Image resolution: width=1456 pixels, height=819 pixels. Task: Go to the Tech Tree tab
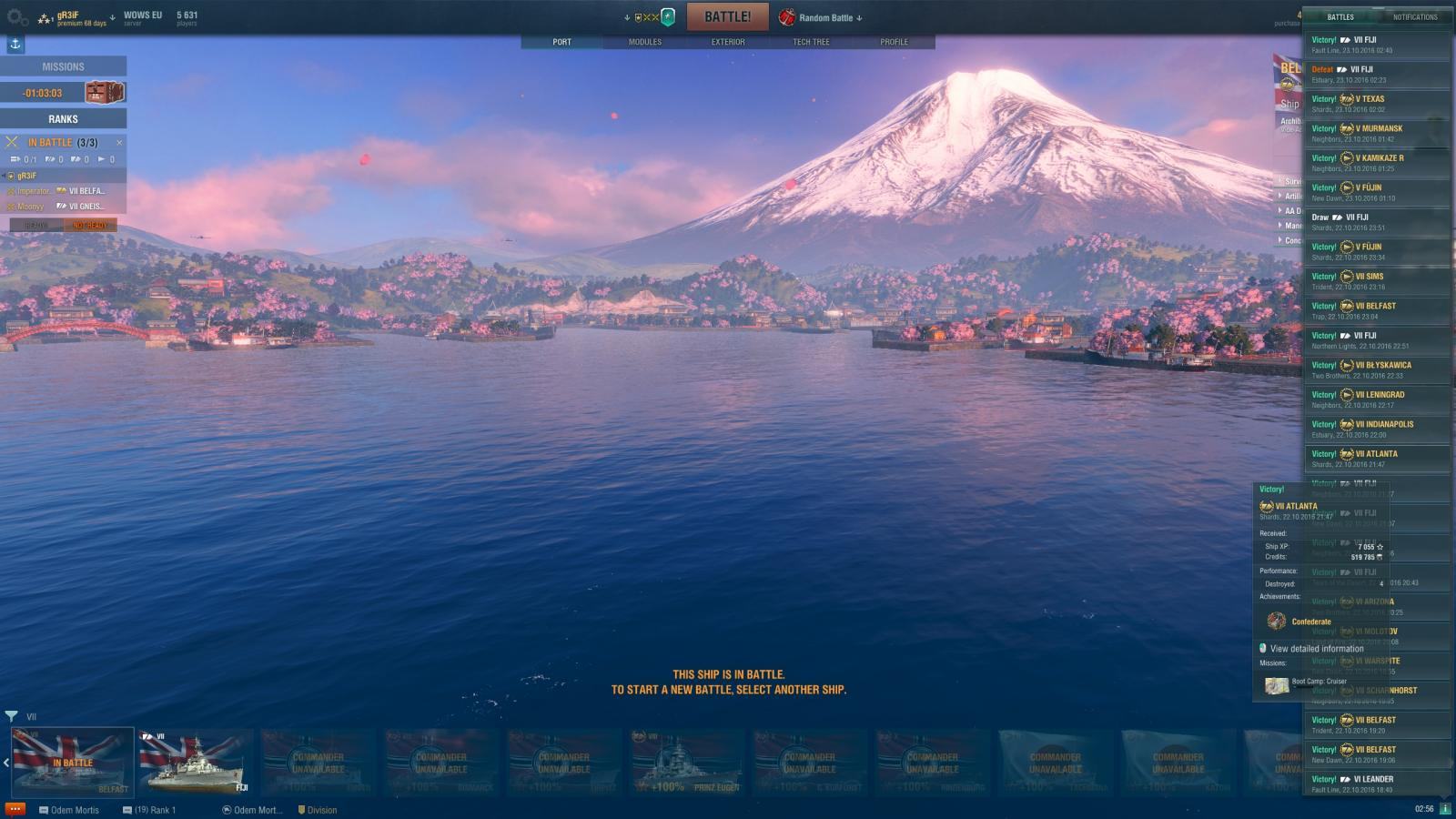(811, 42)
